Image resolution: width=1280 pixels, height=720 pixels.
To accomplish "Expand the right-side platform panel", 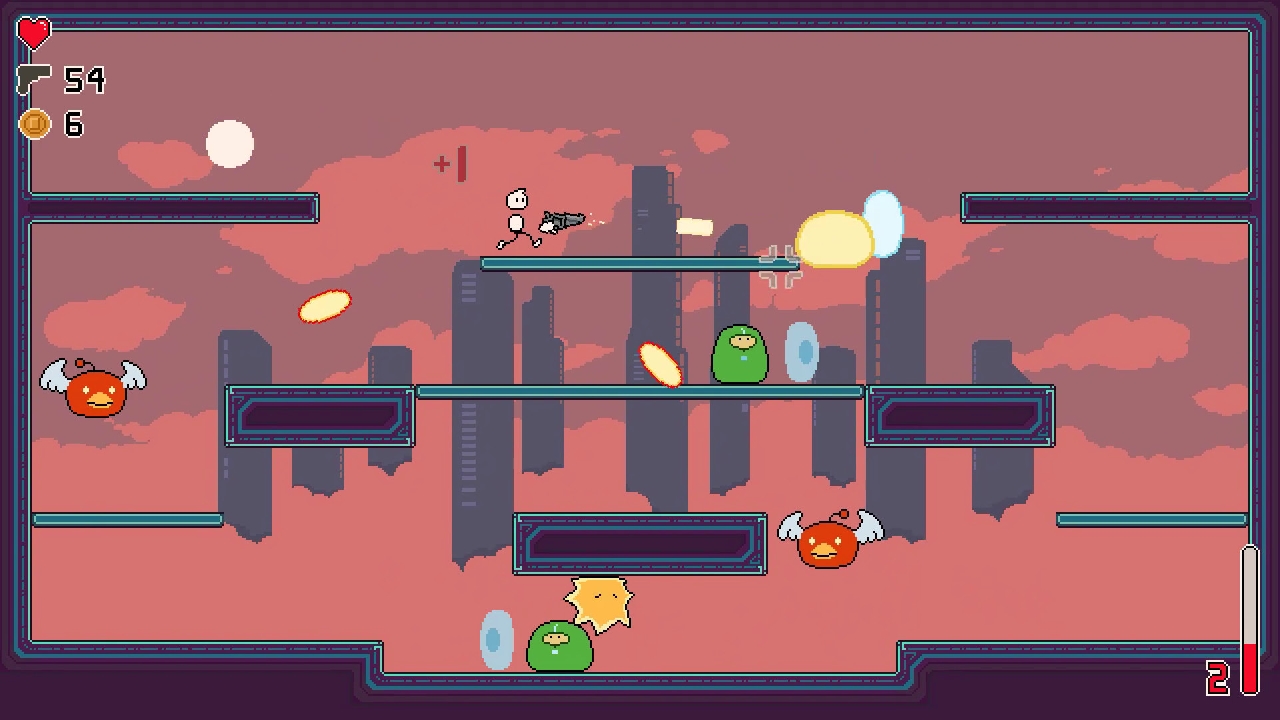I will (x=960, y=417).
